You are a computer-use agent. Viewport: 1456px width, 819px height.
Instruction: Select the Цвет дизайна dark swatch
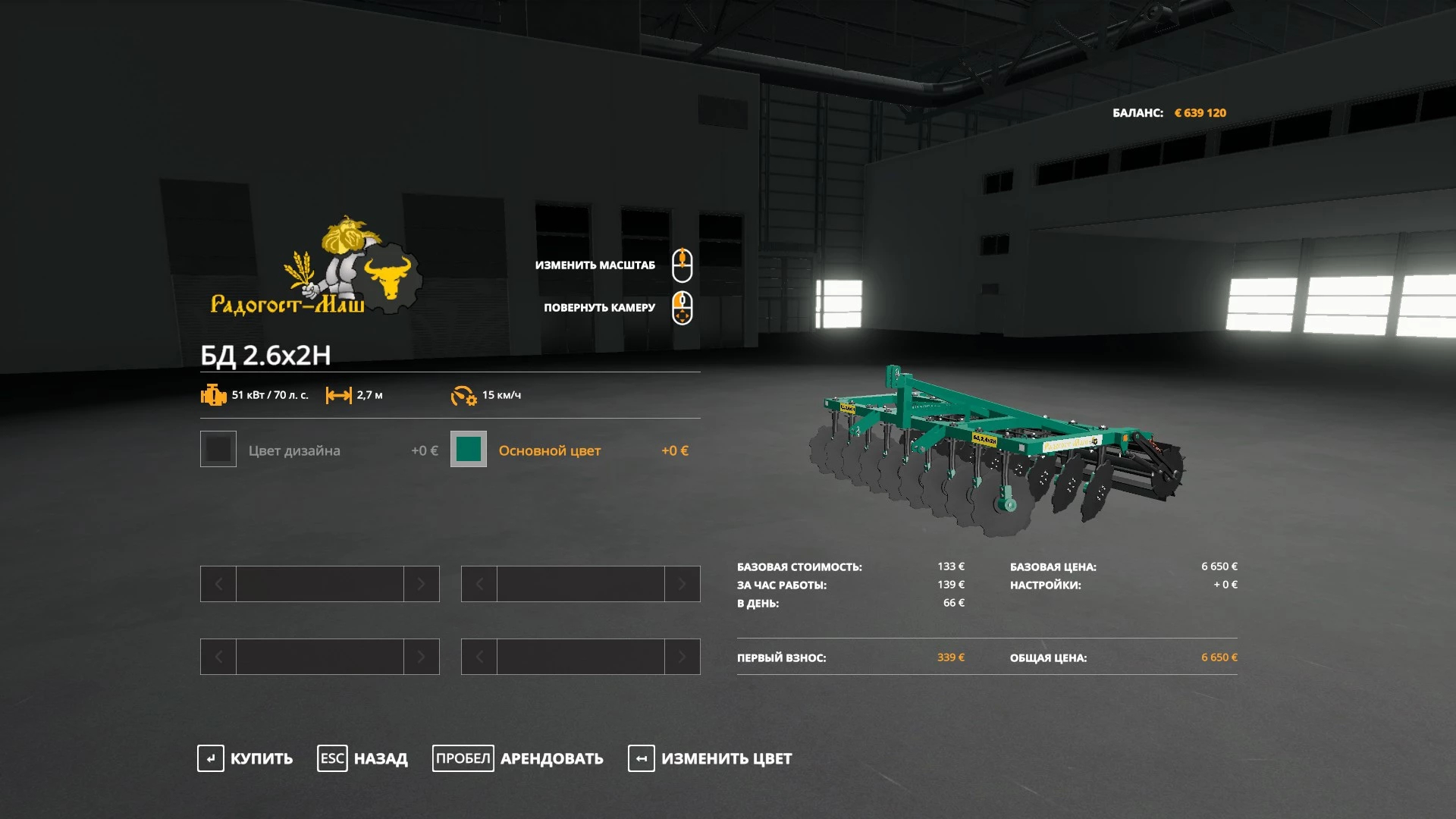coord(218,449)
